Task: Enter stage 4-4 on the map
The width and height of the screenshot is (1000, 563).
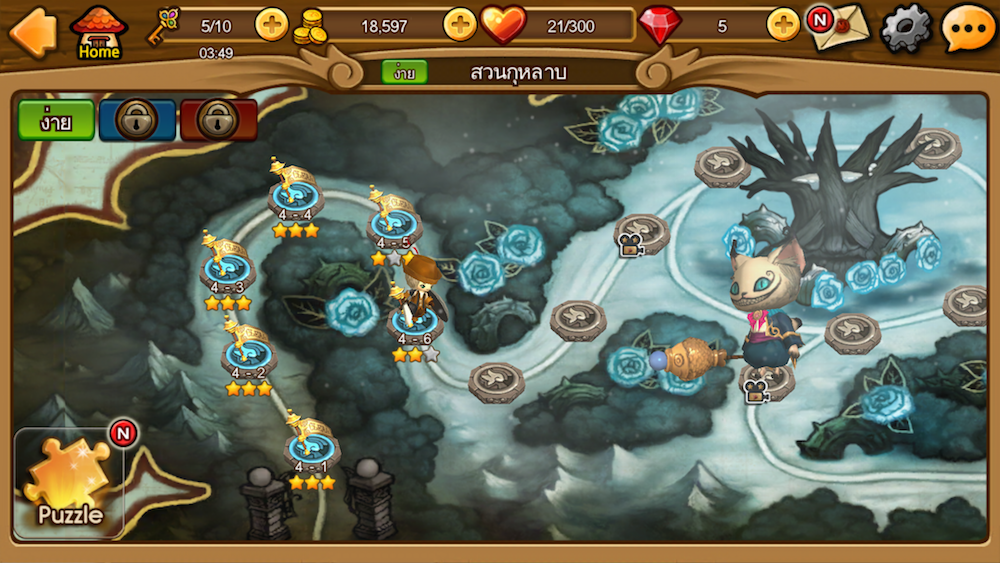Action: pos(295,198)
